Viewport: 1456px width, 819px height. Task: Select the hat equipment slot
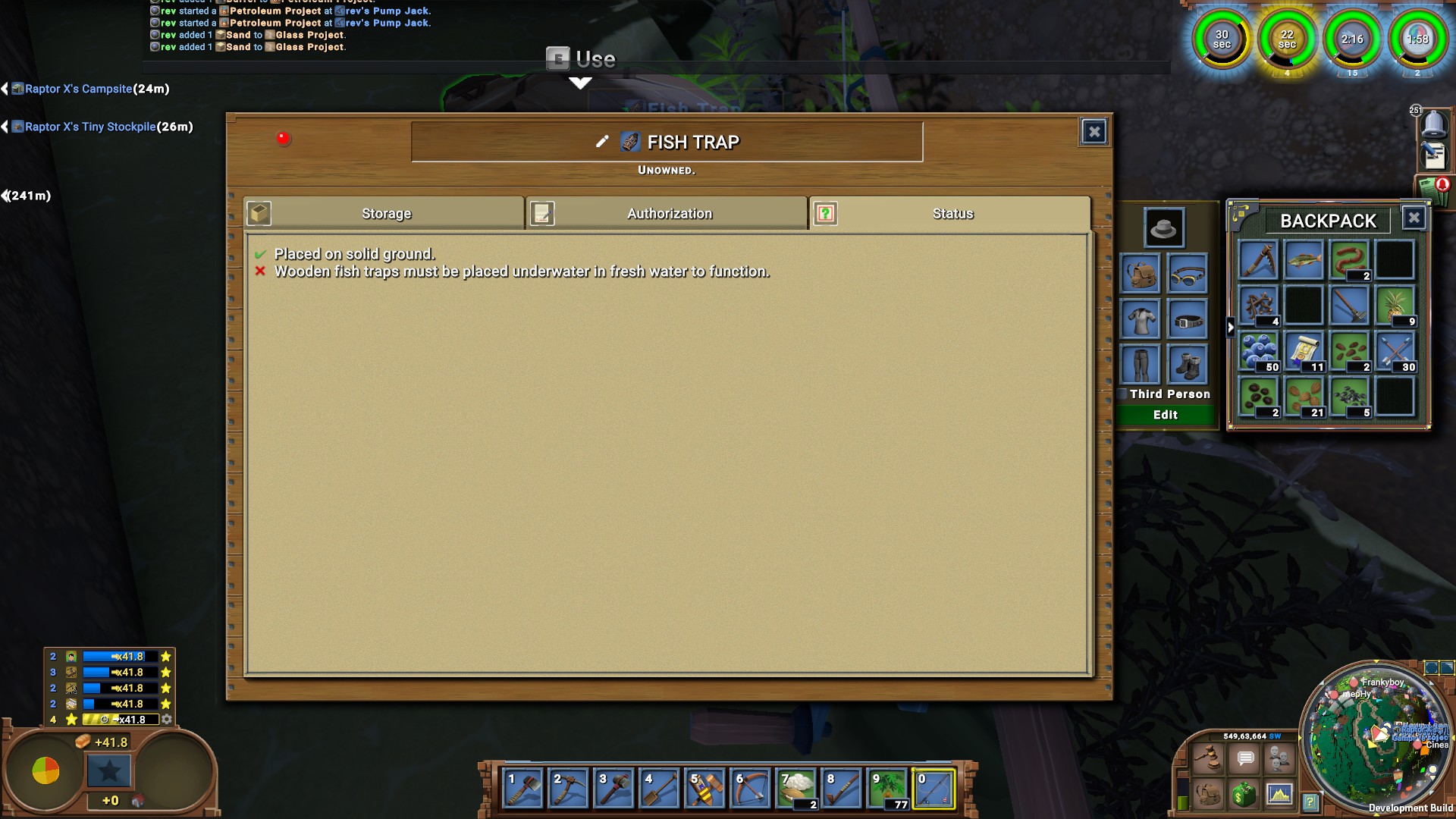click(1163, 227)
